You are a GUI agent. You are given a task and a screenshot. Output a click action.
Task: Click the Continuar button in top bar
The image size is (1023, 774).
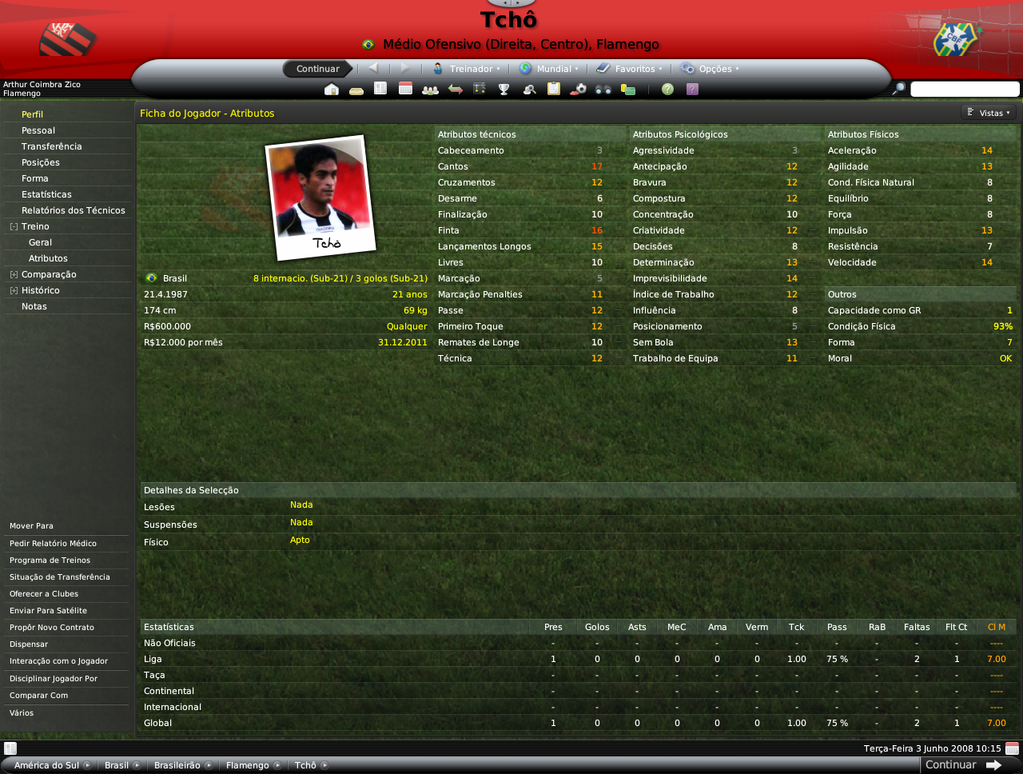(x=317, y=69)
